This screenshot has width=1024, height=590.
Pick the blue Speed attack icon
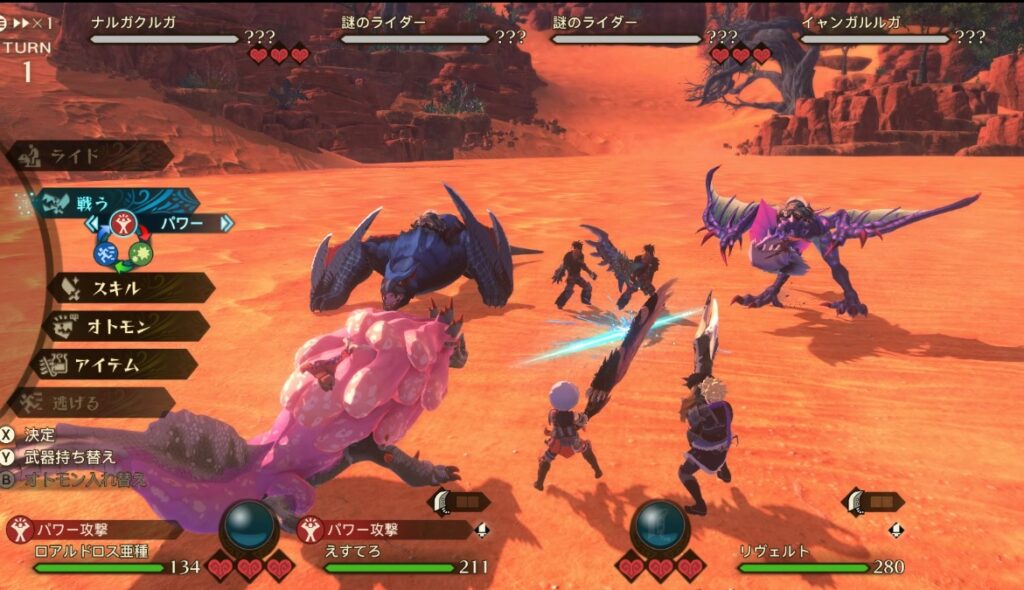click(x=106, y=254)
